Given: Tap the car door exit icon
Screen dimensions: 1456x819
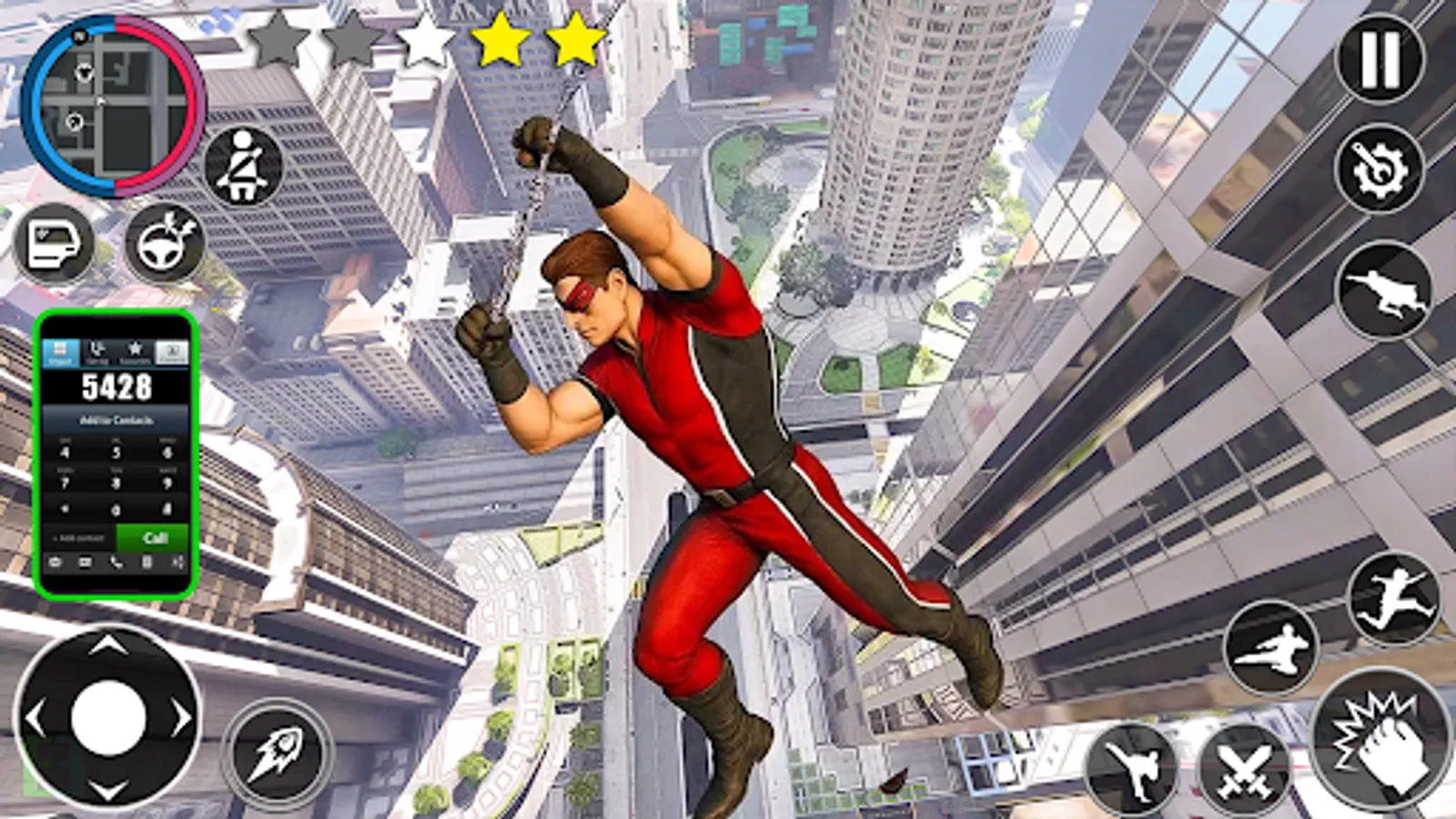Looking at the screenshot, I should (x=56, y=242).
